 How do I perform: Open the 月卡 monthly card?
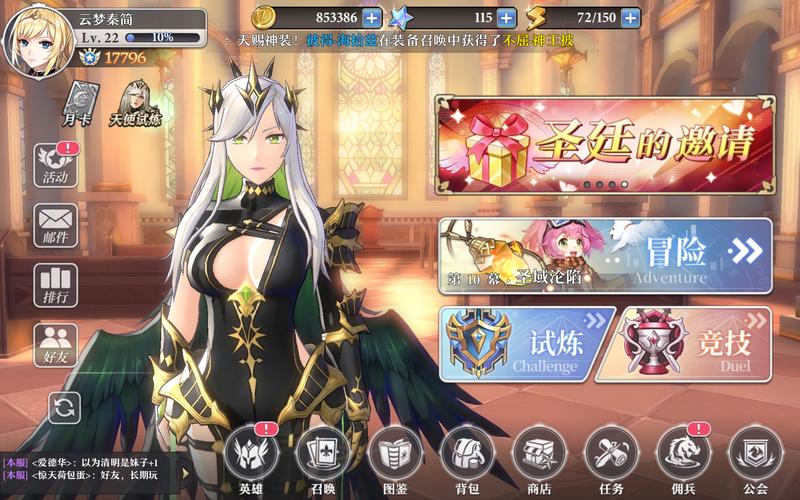[80, 104]
